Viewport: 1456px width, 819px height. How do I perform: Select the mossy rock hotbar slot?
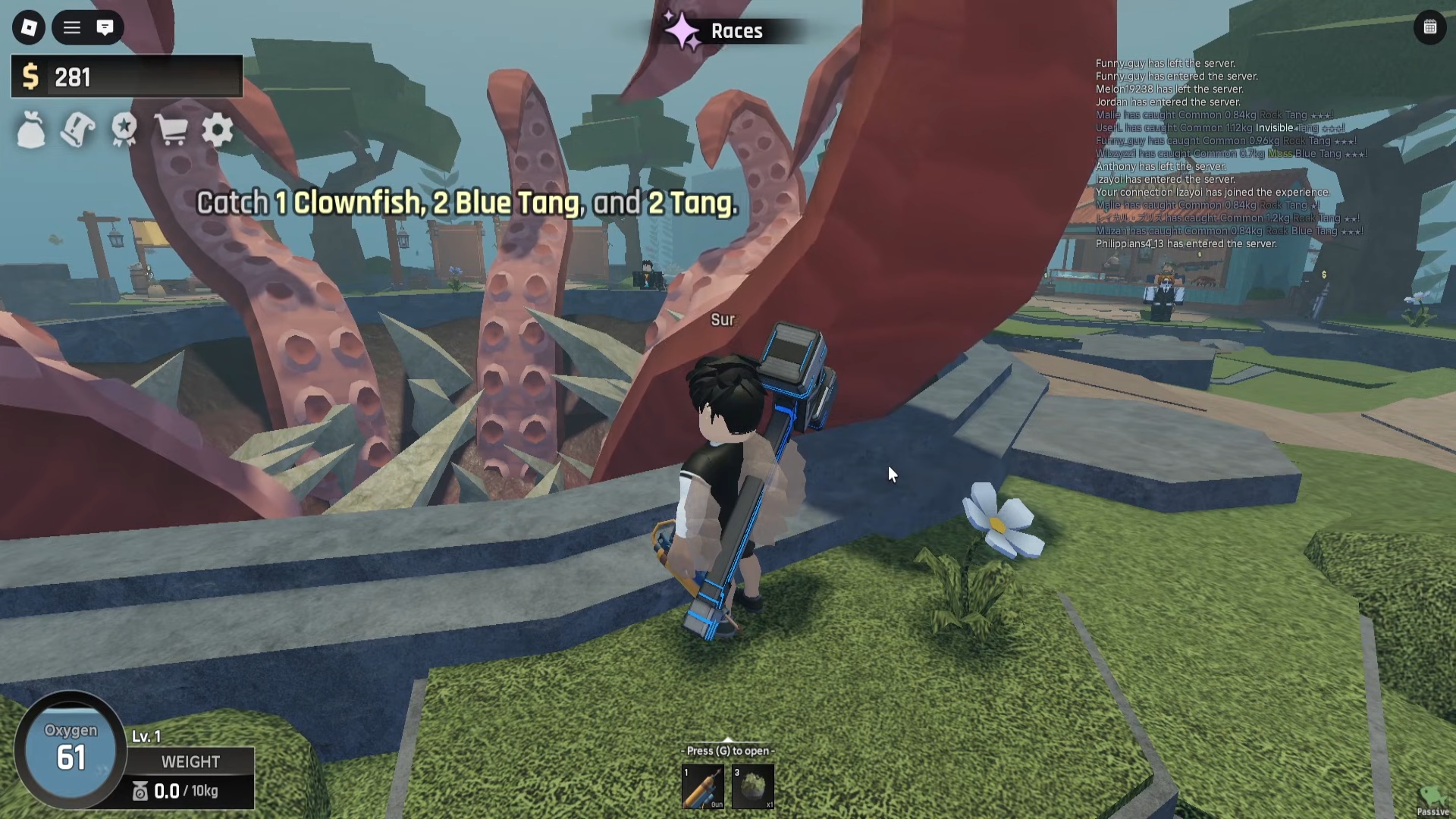(x=753, y=786)
